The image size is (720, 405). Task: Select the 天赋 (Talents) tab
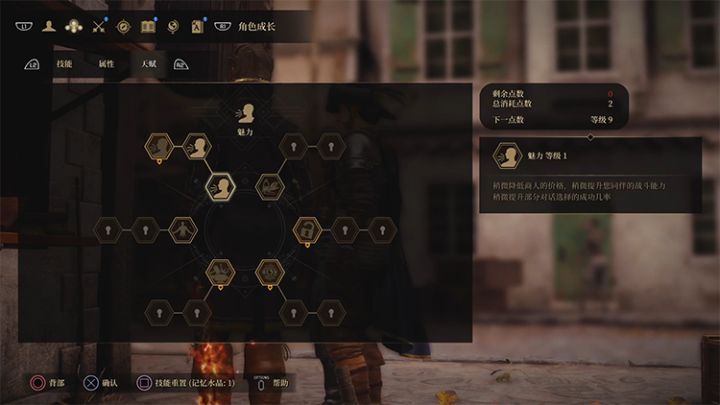pyautogui.click(x=149, y=64)
